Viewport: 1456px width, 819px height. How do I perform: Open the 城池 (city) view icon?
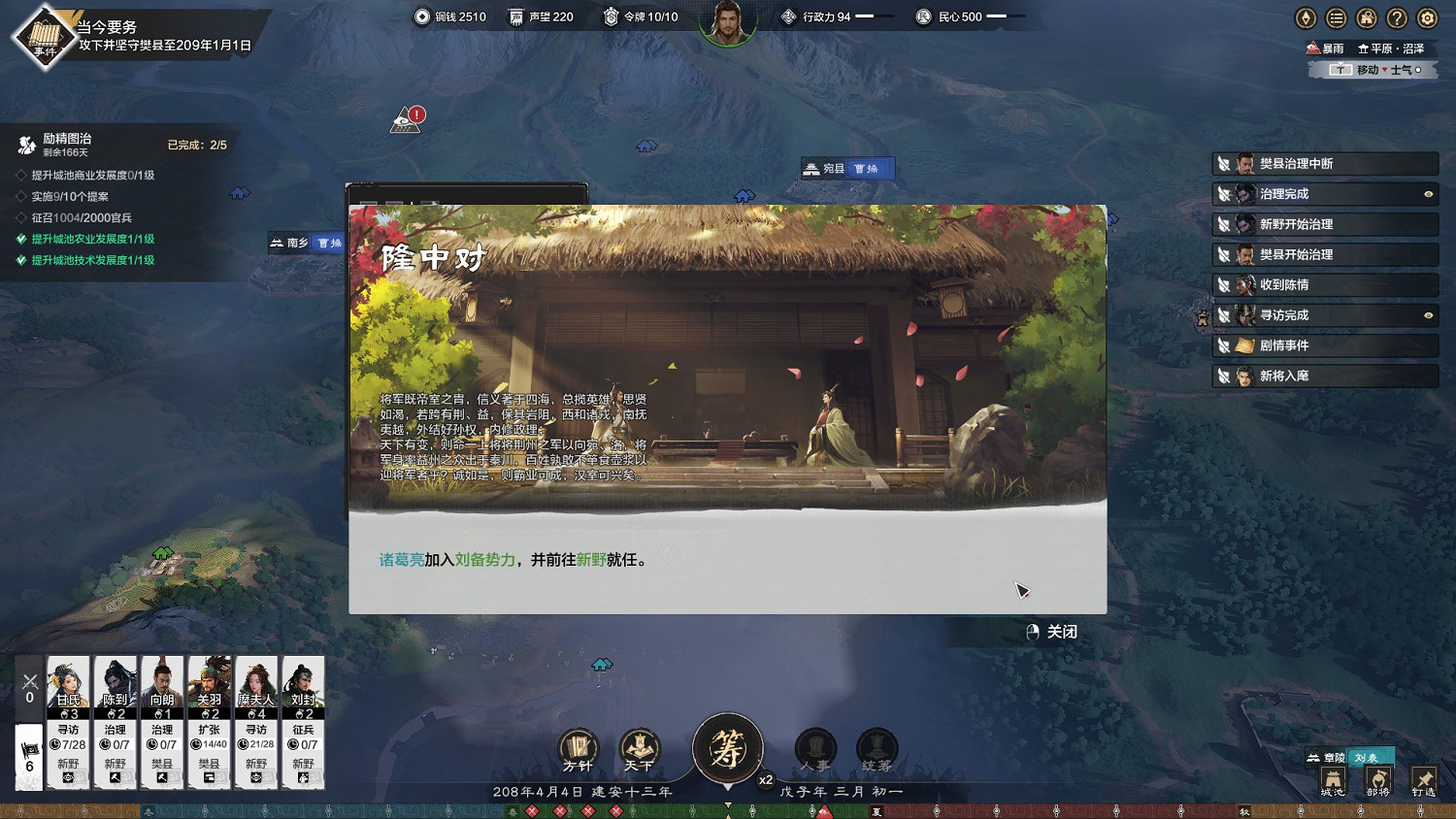pos(1333,779)
